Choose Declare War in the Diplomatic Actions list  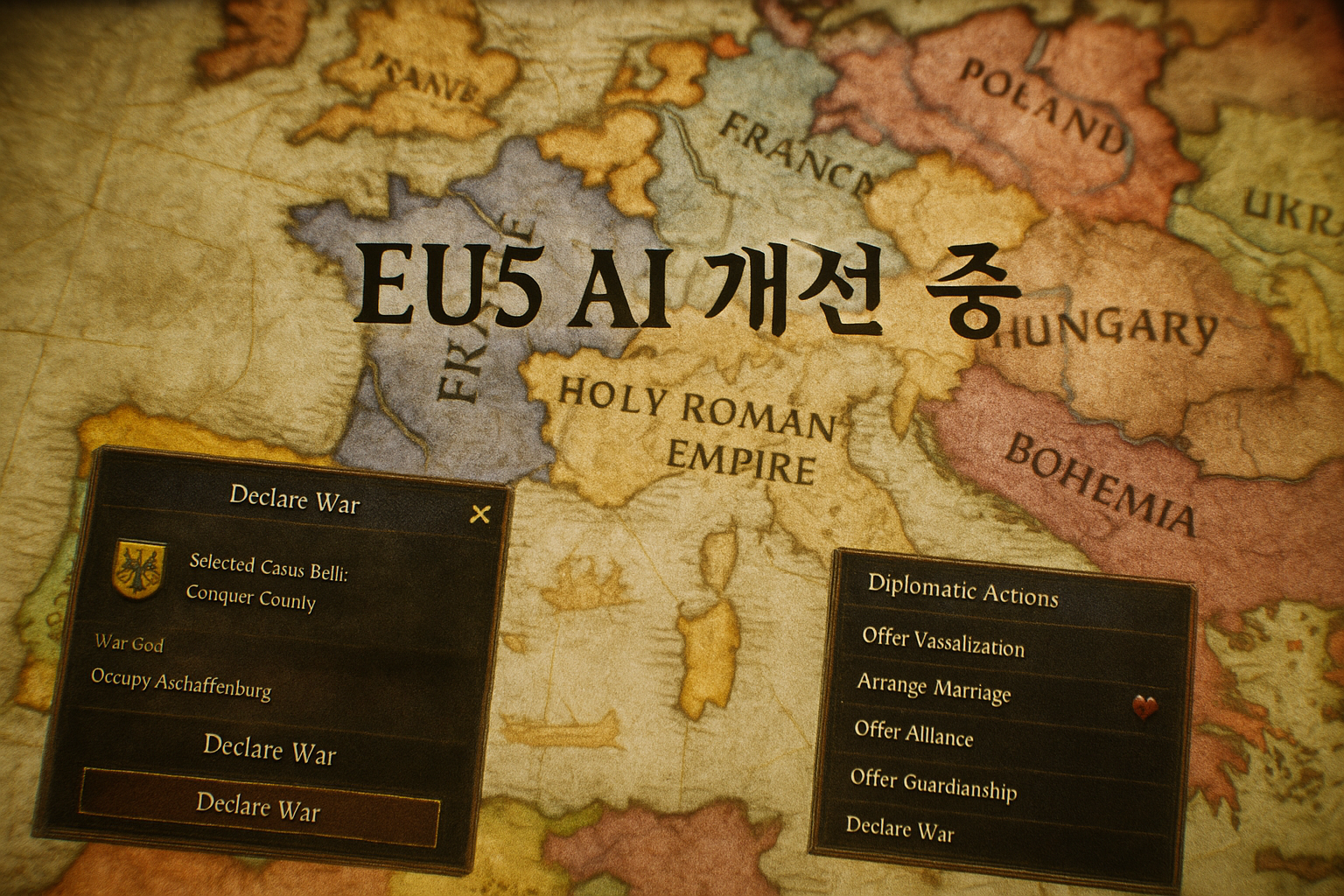pos(899,828)
